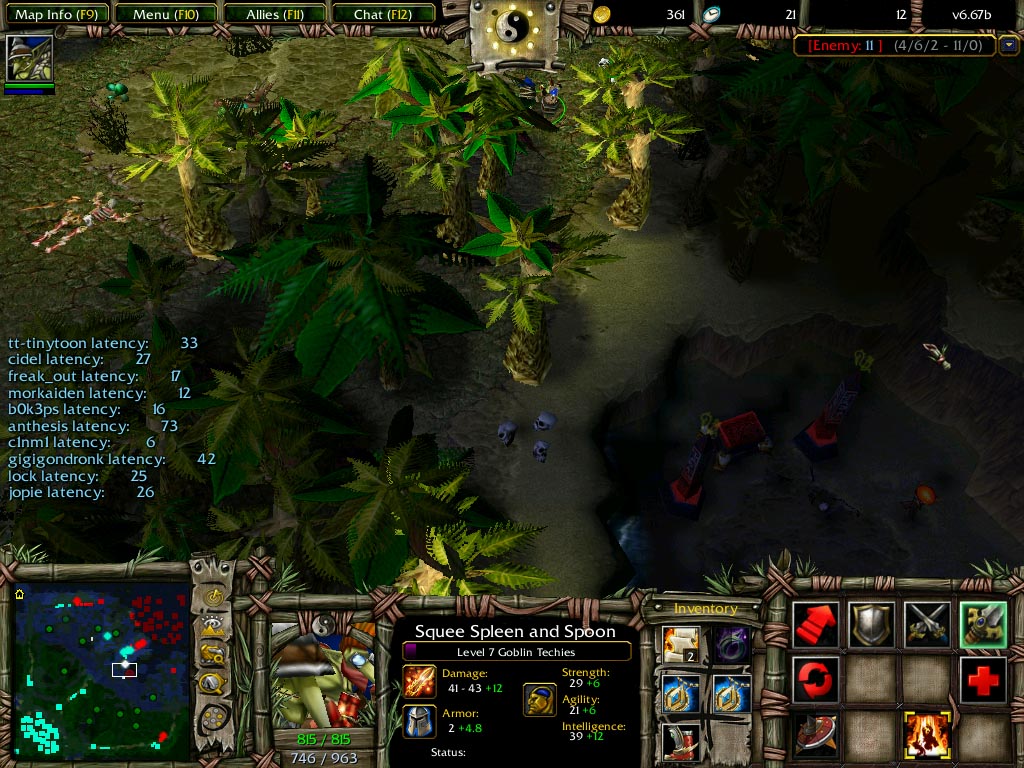Click on the minimap

pyautogui.click(x=100, y=670)
